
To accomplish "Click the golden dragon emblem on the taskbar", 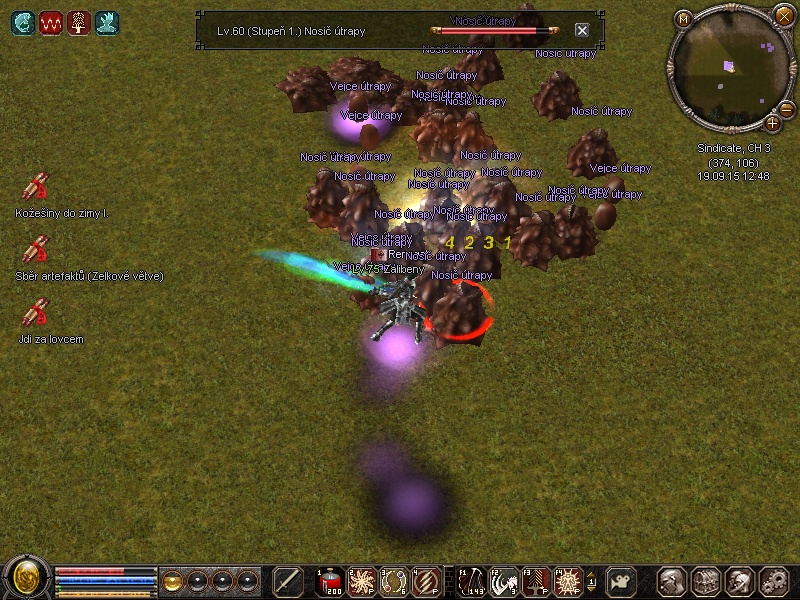I will tap(26, 578).
